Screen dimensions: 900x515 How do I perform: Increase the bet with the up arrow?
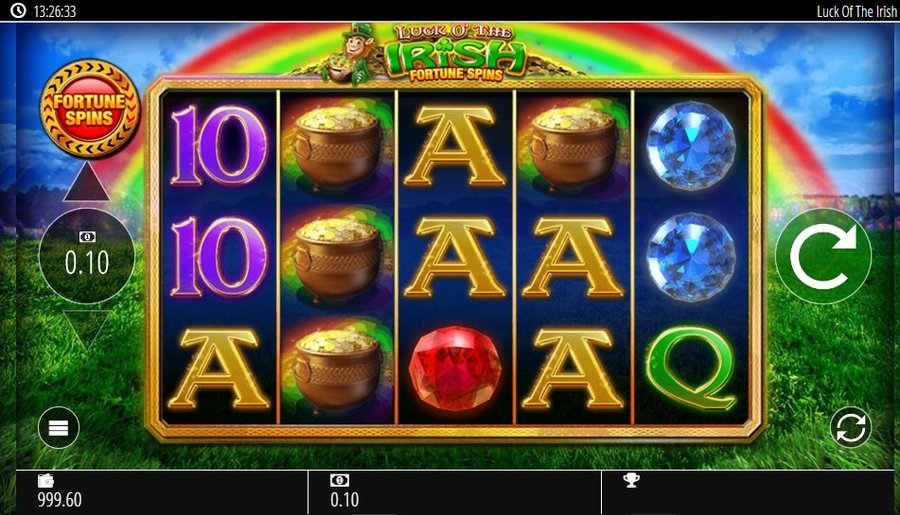(87, 183)
